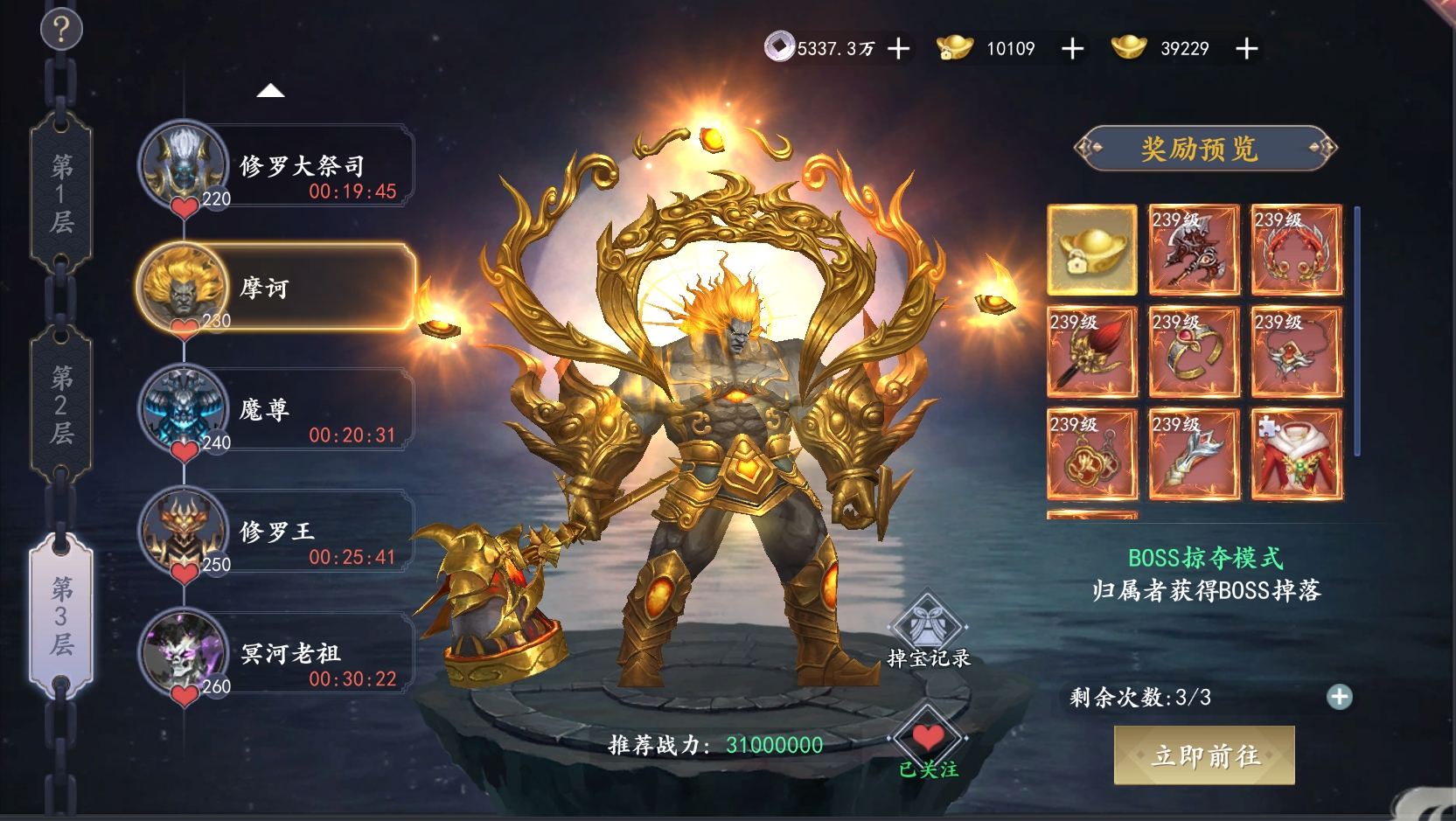Switch to the 第1层 floor tab
The width and height of the screenshot is (1456, 821).
click(61, 193)
